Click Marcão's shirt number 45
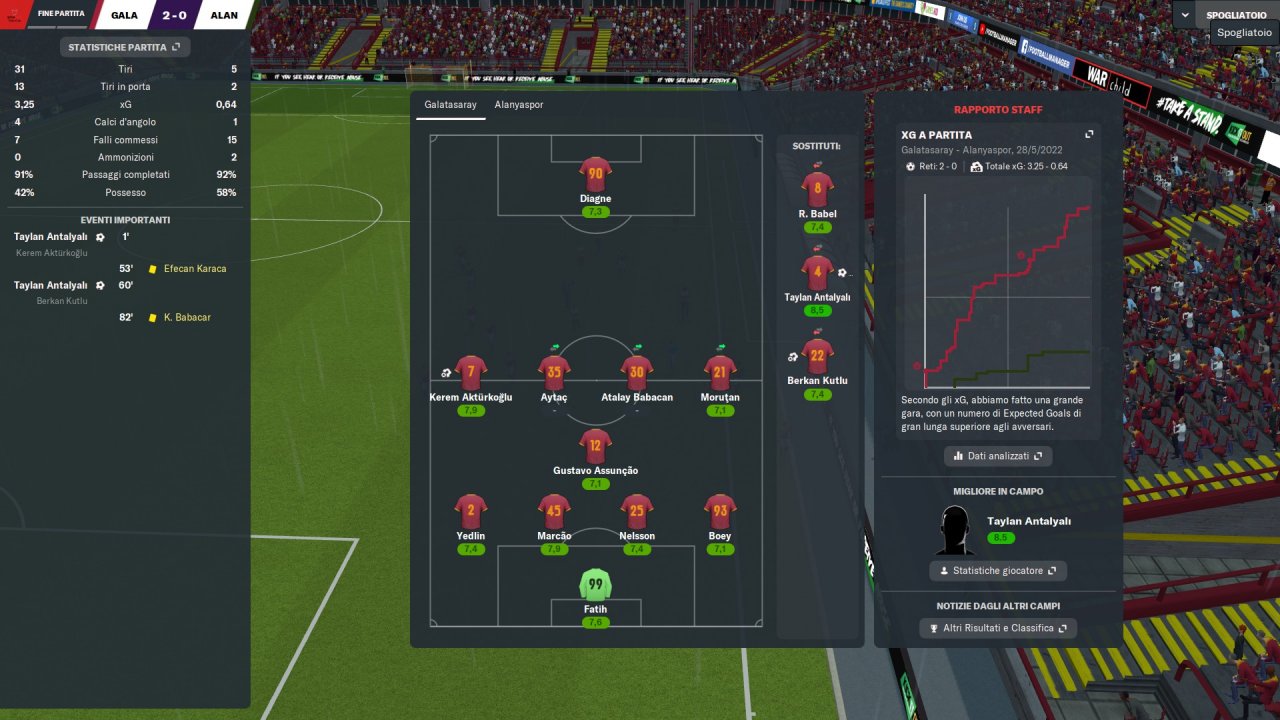This screenshot has height=720, width=1280. (554, 511)
